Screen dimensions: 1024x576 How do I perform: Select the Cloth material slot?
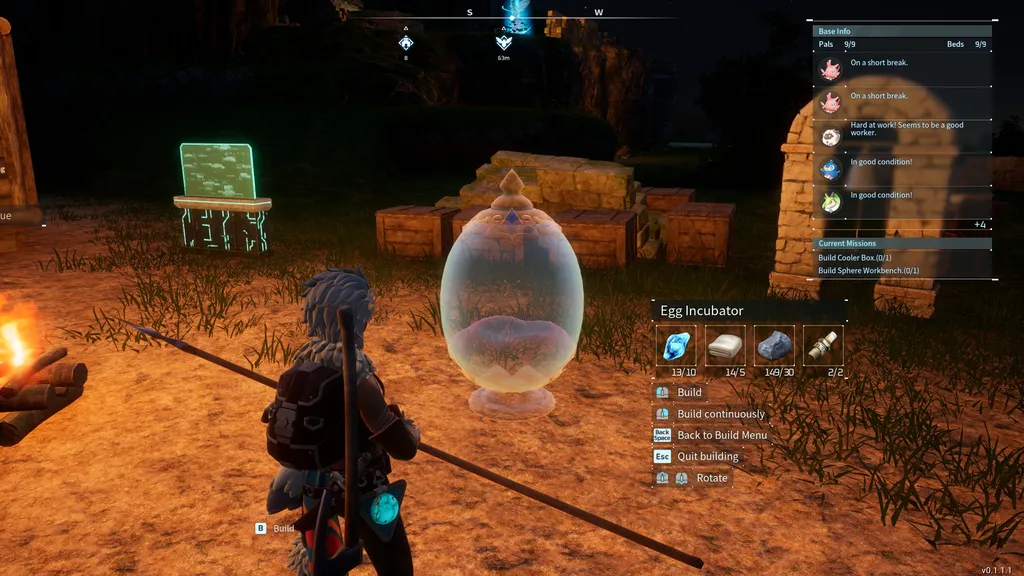point(725,345)
